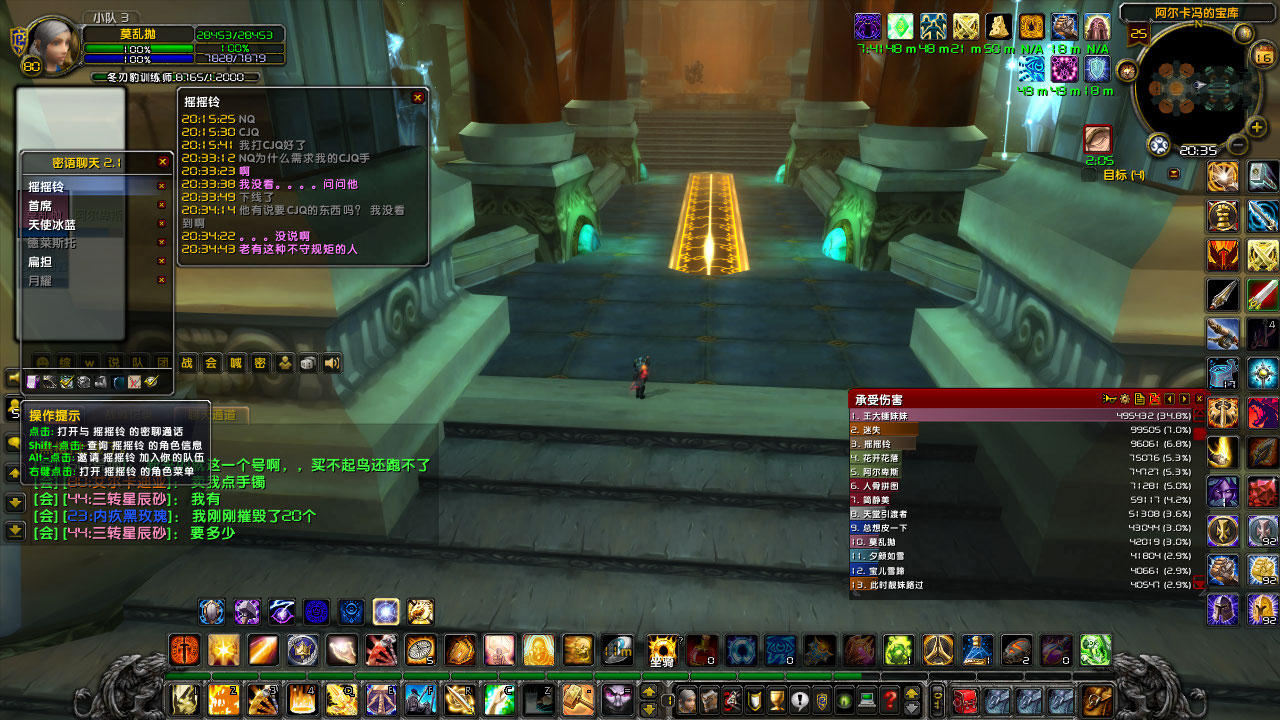1280x720 pixels.
Task: Click the report icon on the damage meter
Action: pos(1139,398)
